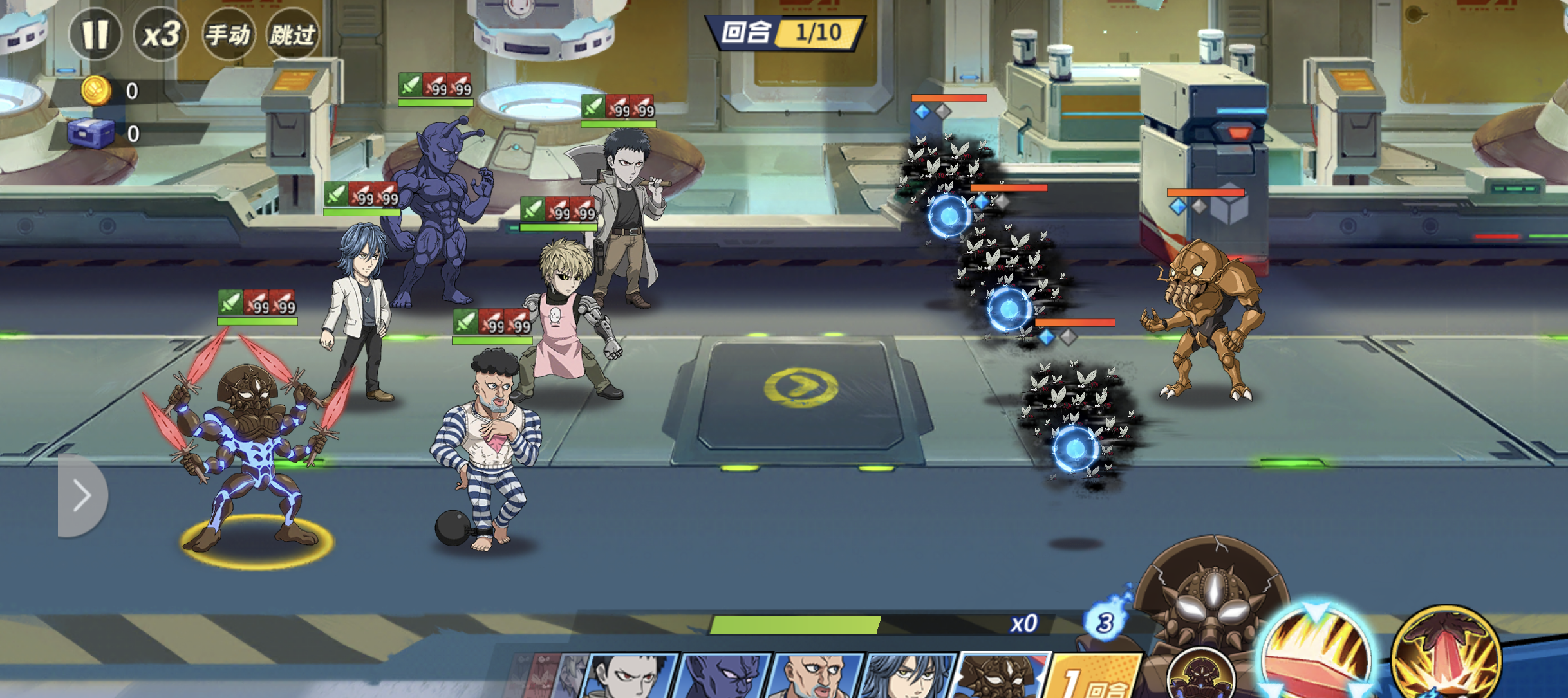1568x698 pixels.
Task: Toggle the x3 battle speed
Action: (x=161, y=34)
